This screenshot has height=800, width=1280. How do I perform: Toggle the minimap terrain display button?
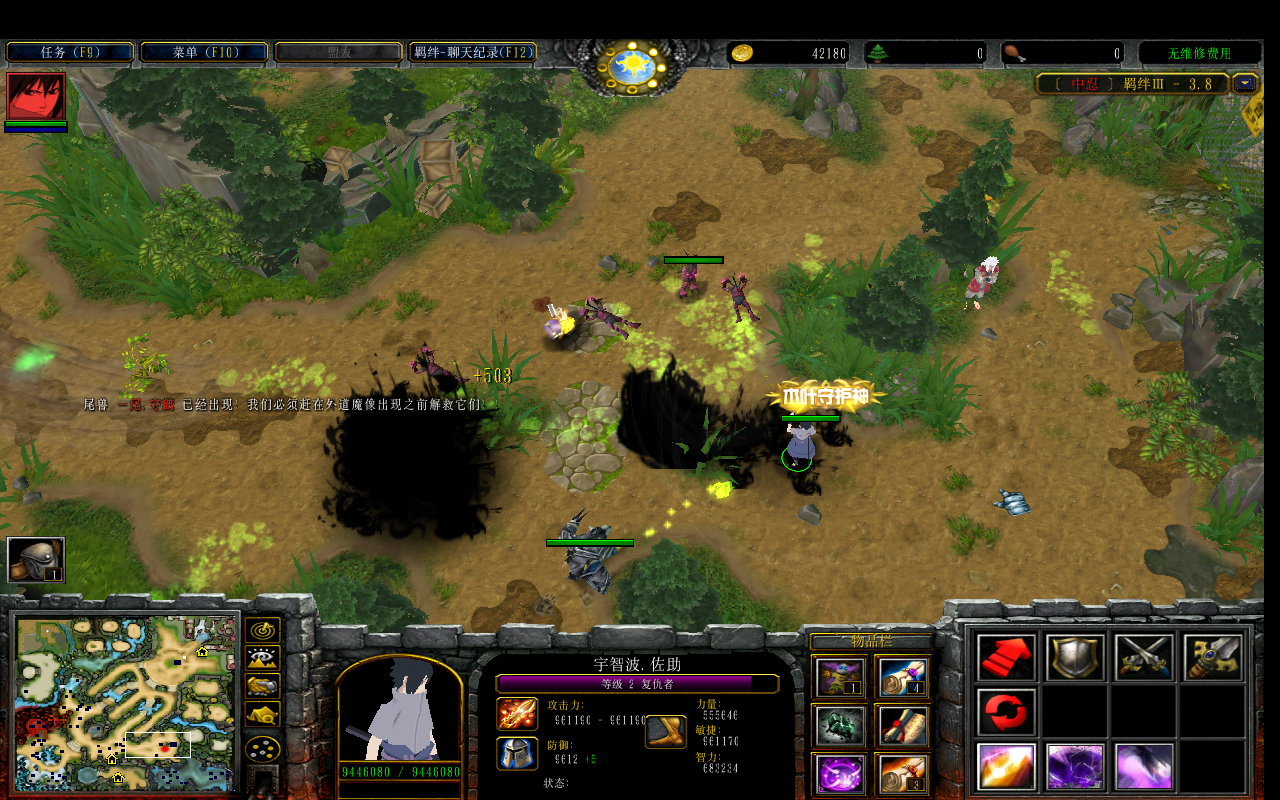pyautogui.click(x=263, y=659)
